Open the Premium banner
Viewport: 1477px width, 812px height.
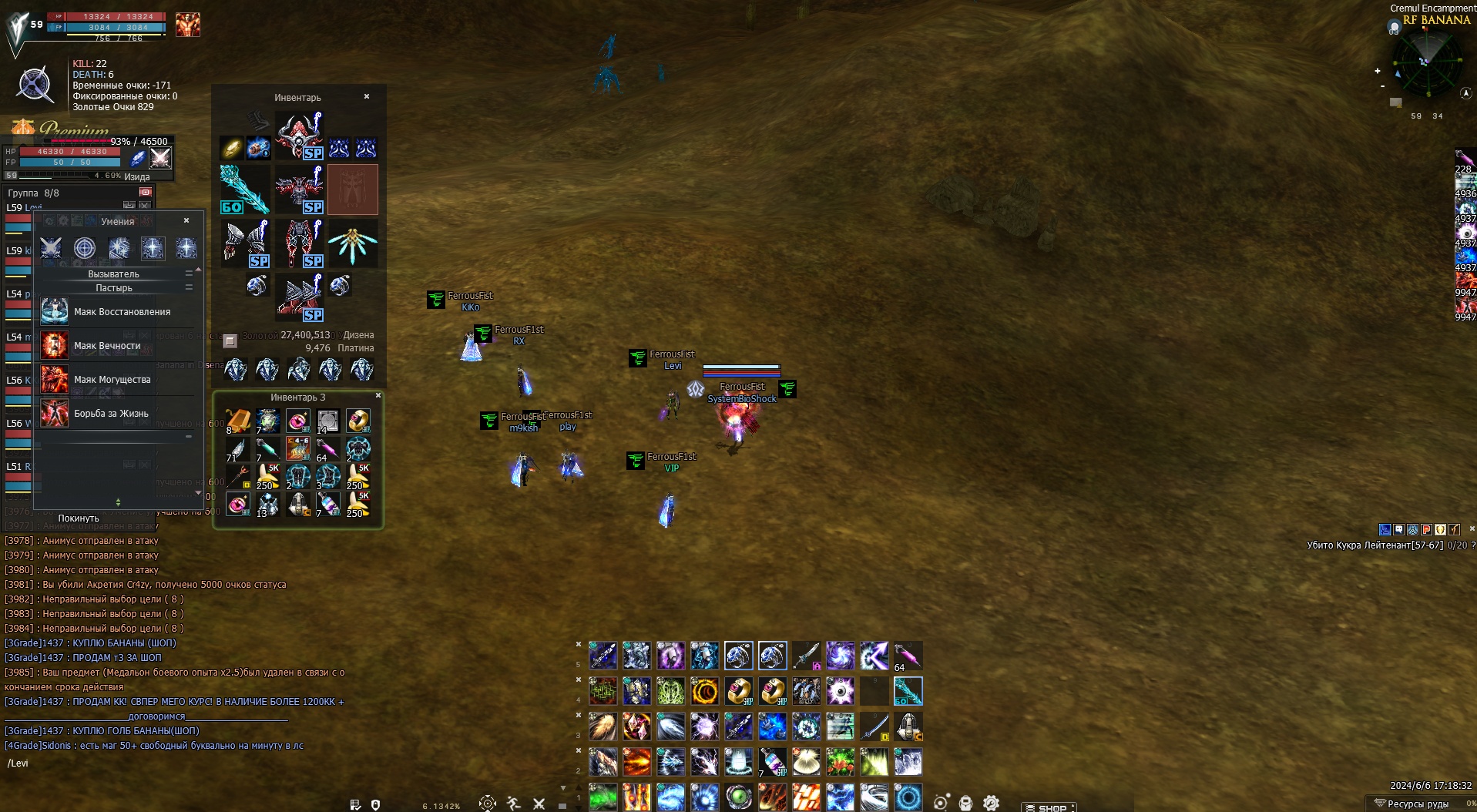coord(73,129)
